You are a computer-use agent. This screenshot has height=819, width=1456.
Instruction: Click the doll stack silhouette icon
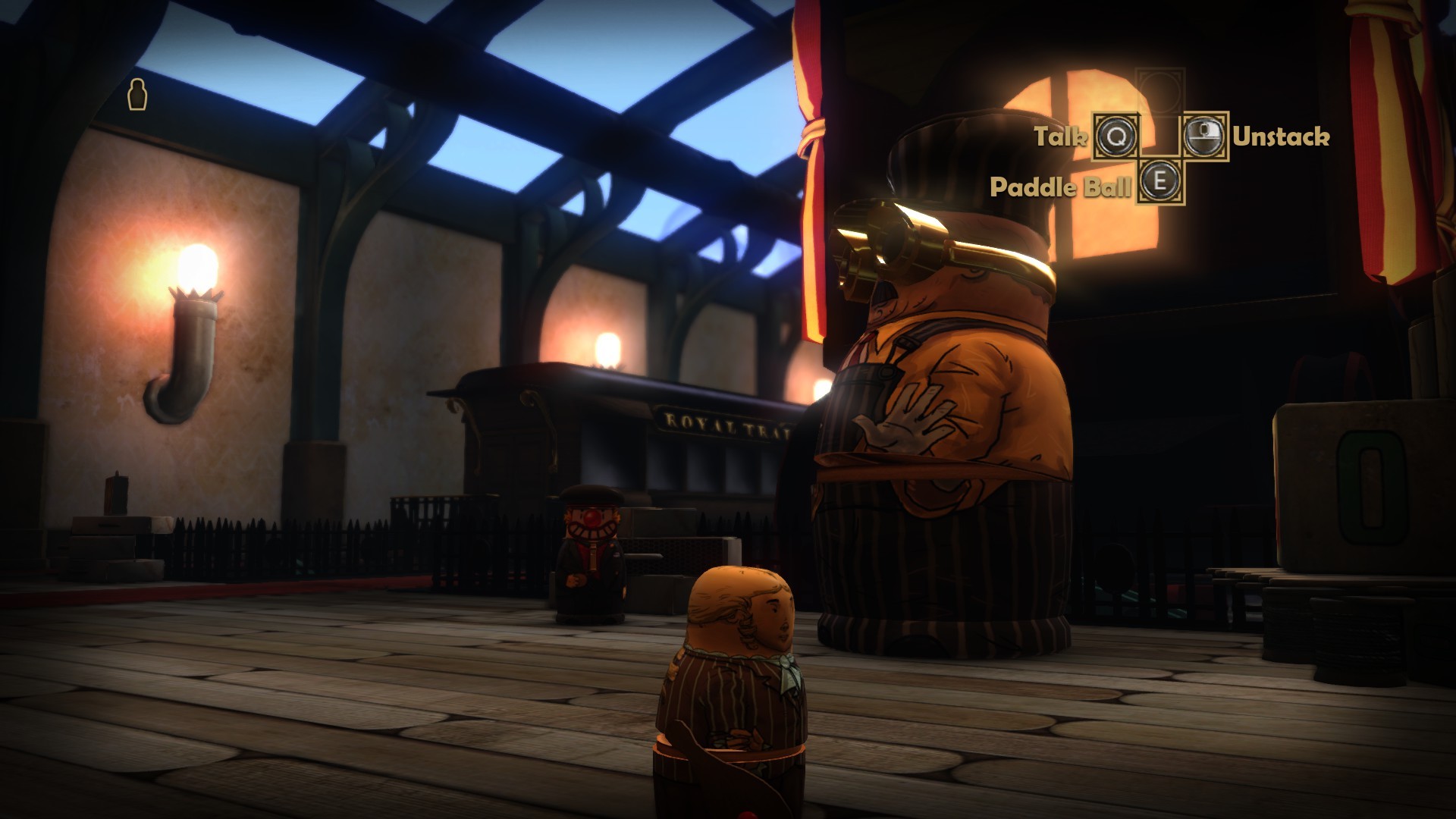[x=138, y=95]
